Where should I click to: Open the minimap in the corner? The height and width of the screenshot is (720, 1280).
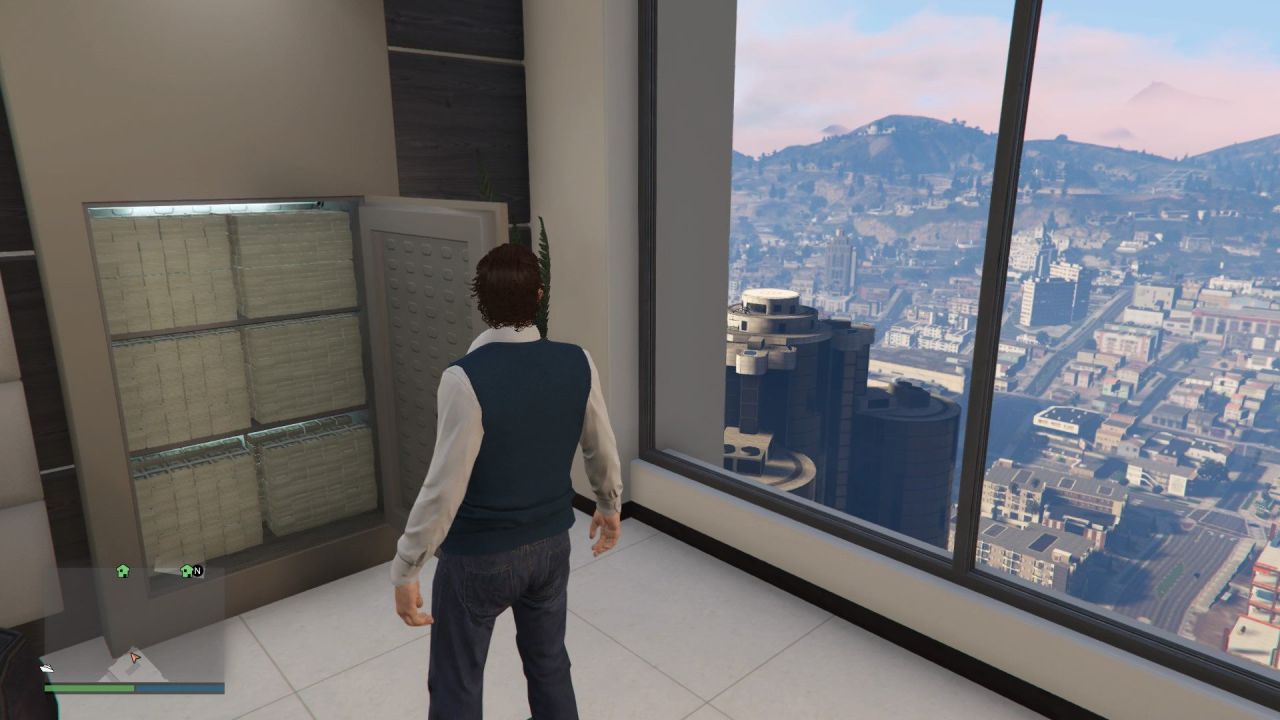pos(133,620)
